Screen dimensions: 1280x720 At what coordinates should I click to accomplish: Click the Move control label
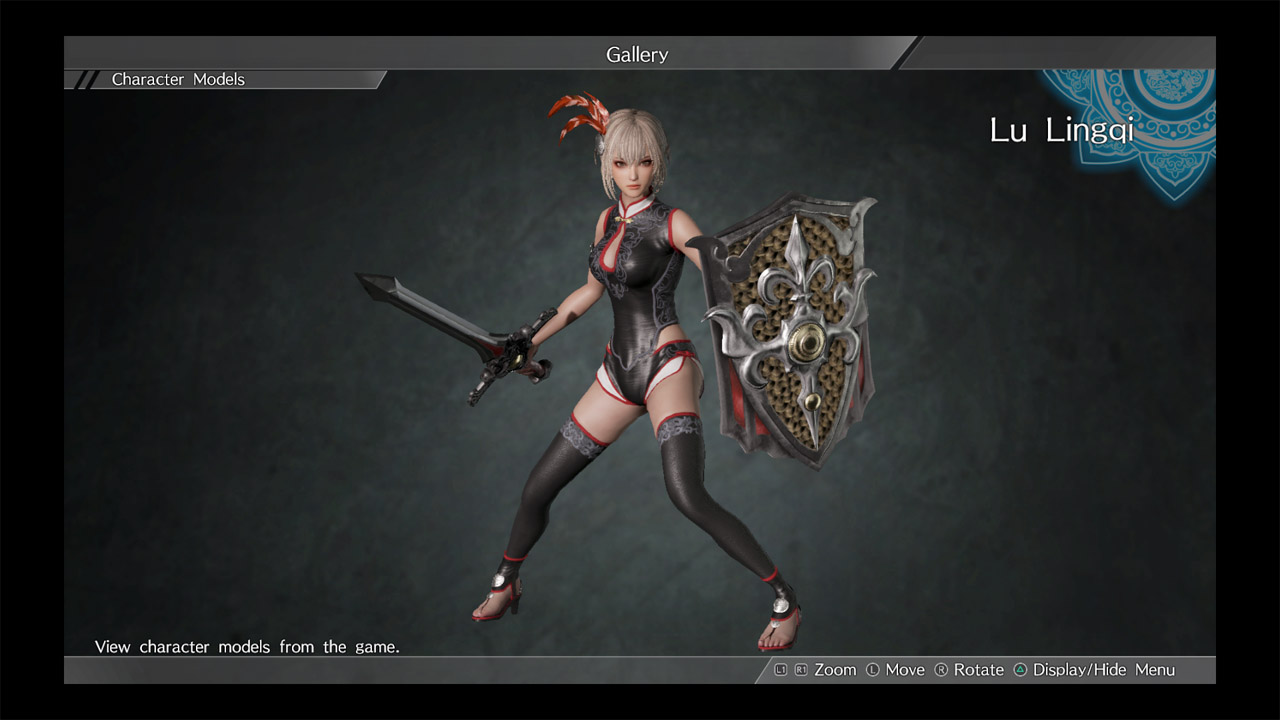point(905,669)
